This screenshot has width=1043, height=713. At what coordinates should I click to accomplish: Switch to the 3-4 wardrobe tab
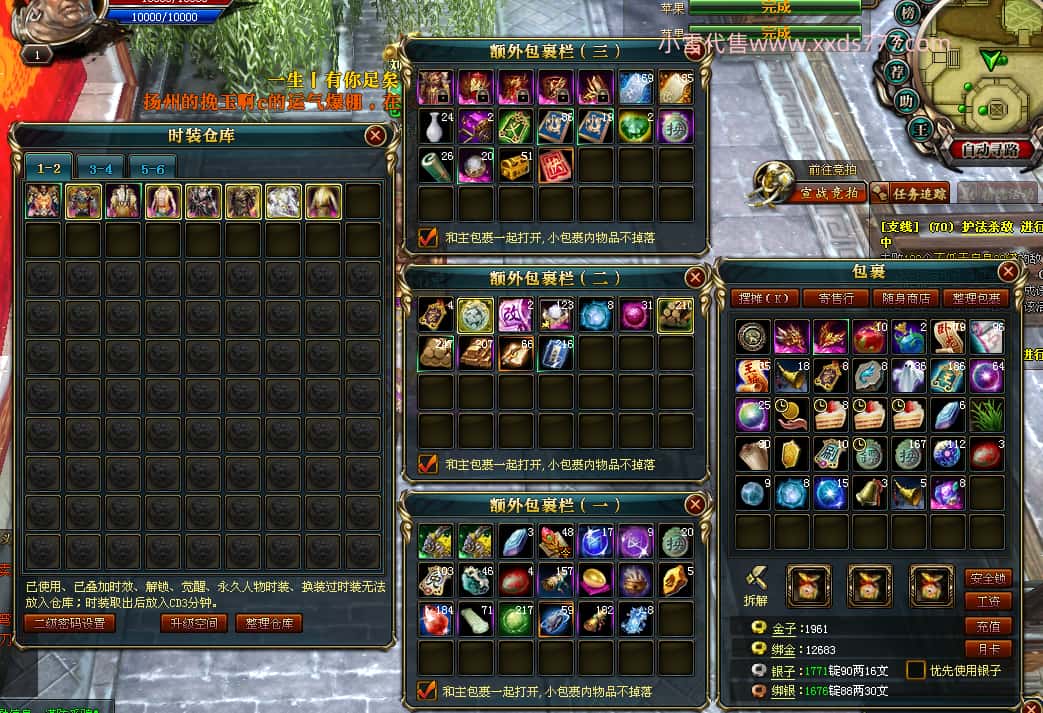[101, 169]
